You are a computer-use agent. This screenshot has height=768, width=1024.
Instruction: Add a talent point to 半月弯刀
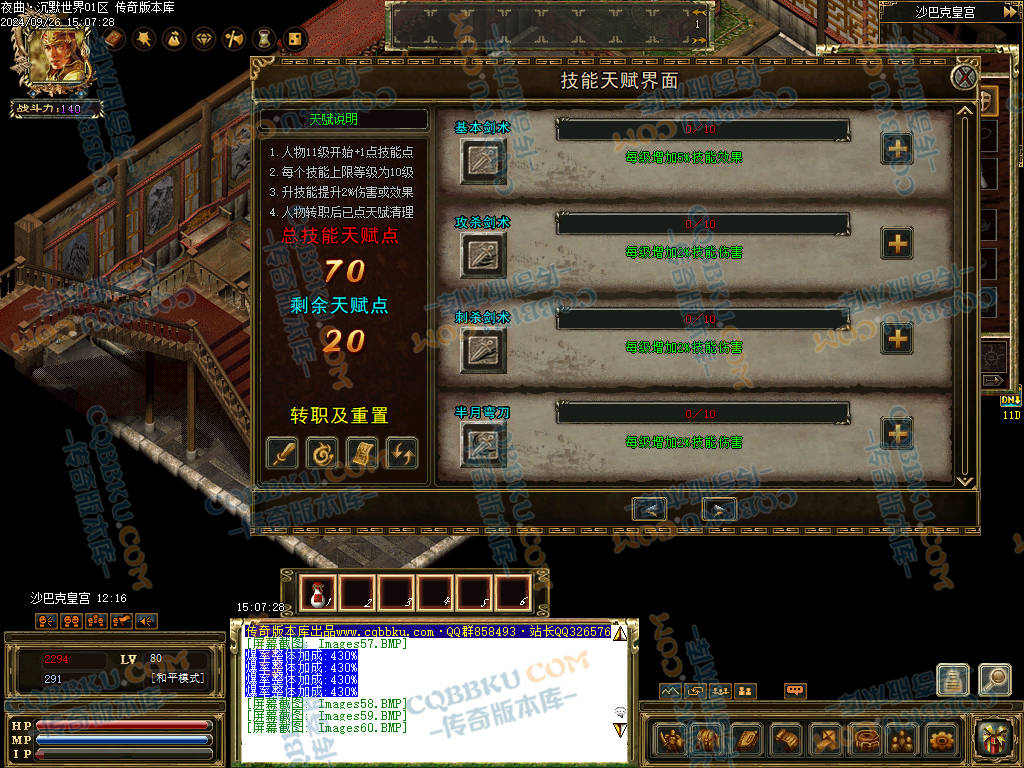pyautogui.click(x=897, y=433)
